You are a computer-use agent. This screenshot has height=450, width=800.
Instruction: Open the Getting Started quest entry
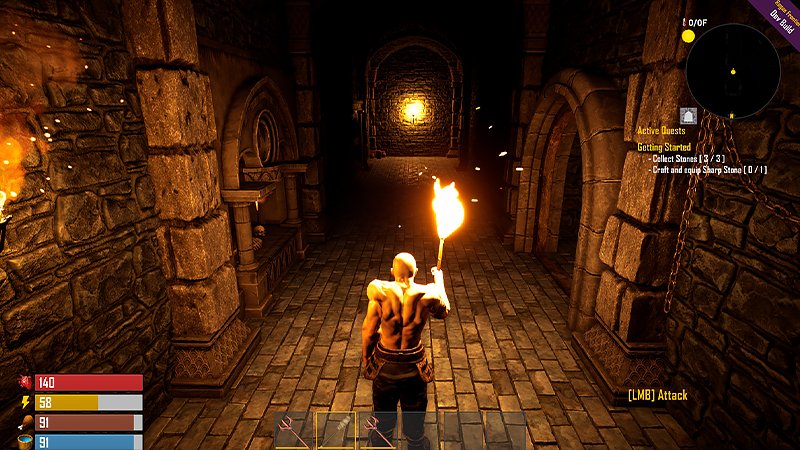[x=664, y=147]
